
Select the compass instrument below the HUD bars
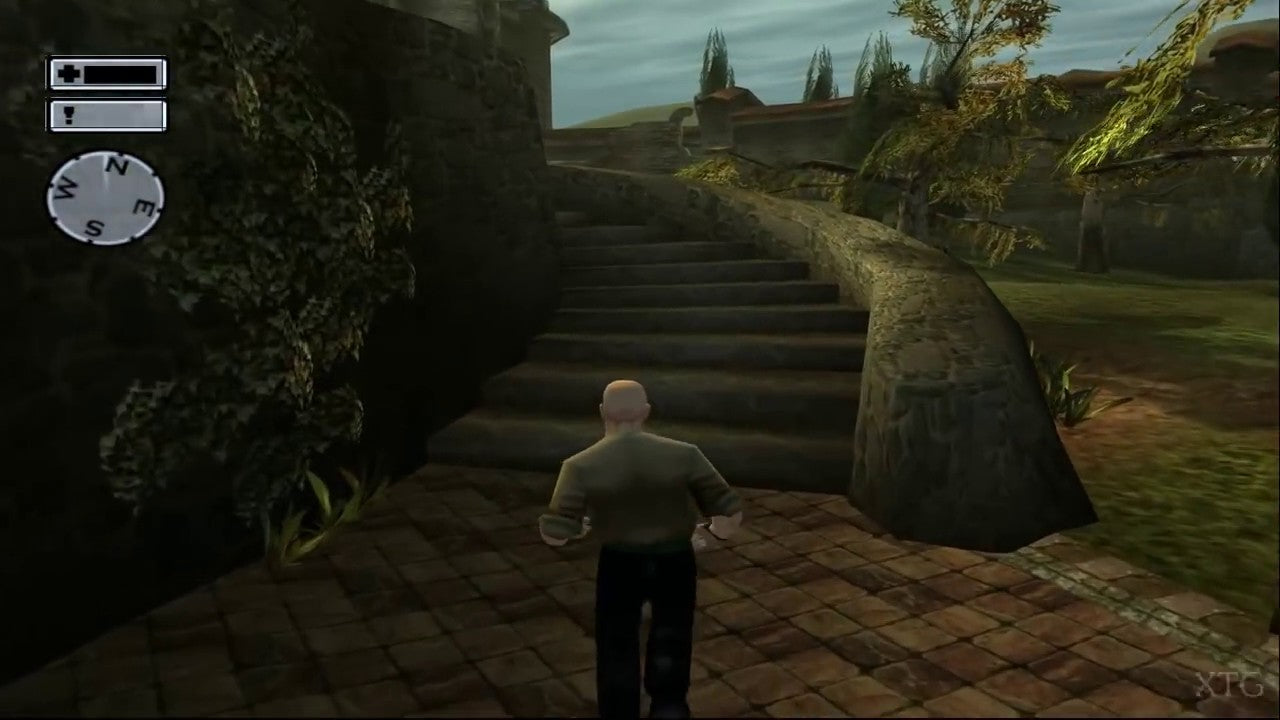105,196
